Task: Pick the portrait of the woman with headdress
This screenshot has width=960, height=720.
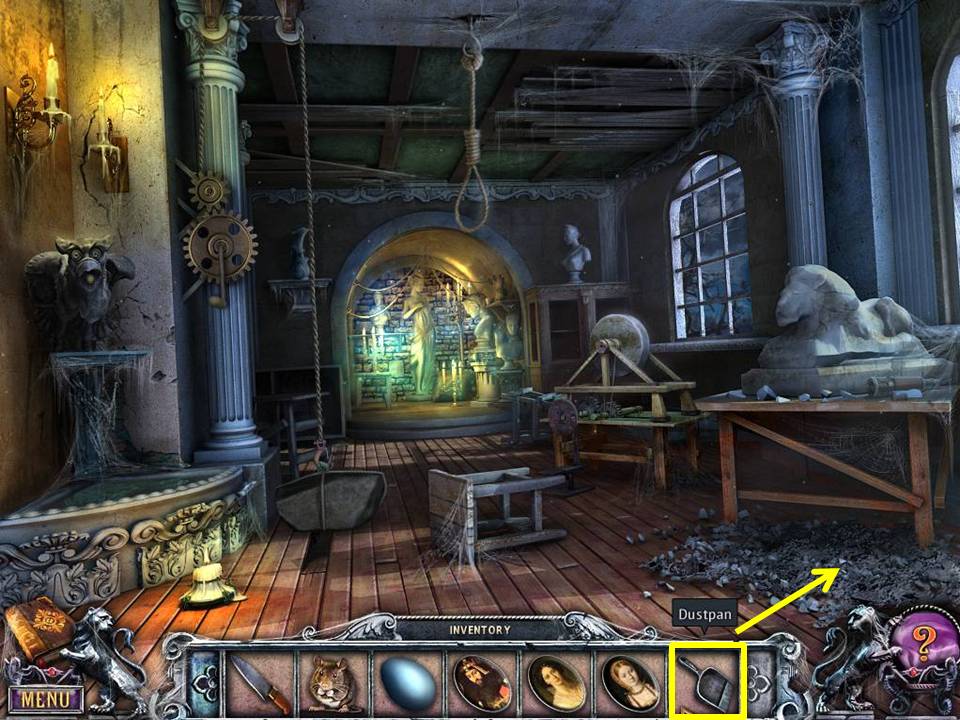Action: point(630,683)
